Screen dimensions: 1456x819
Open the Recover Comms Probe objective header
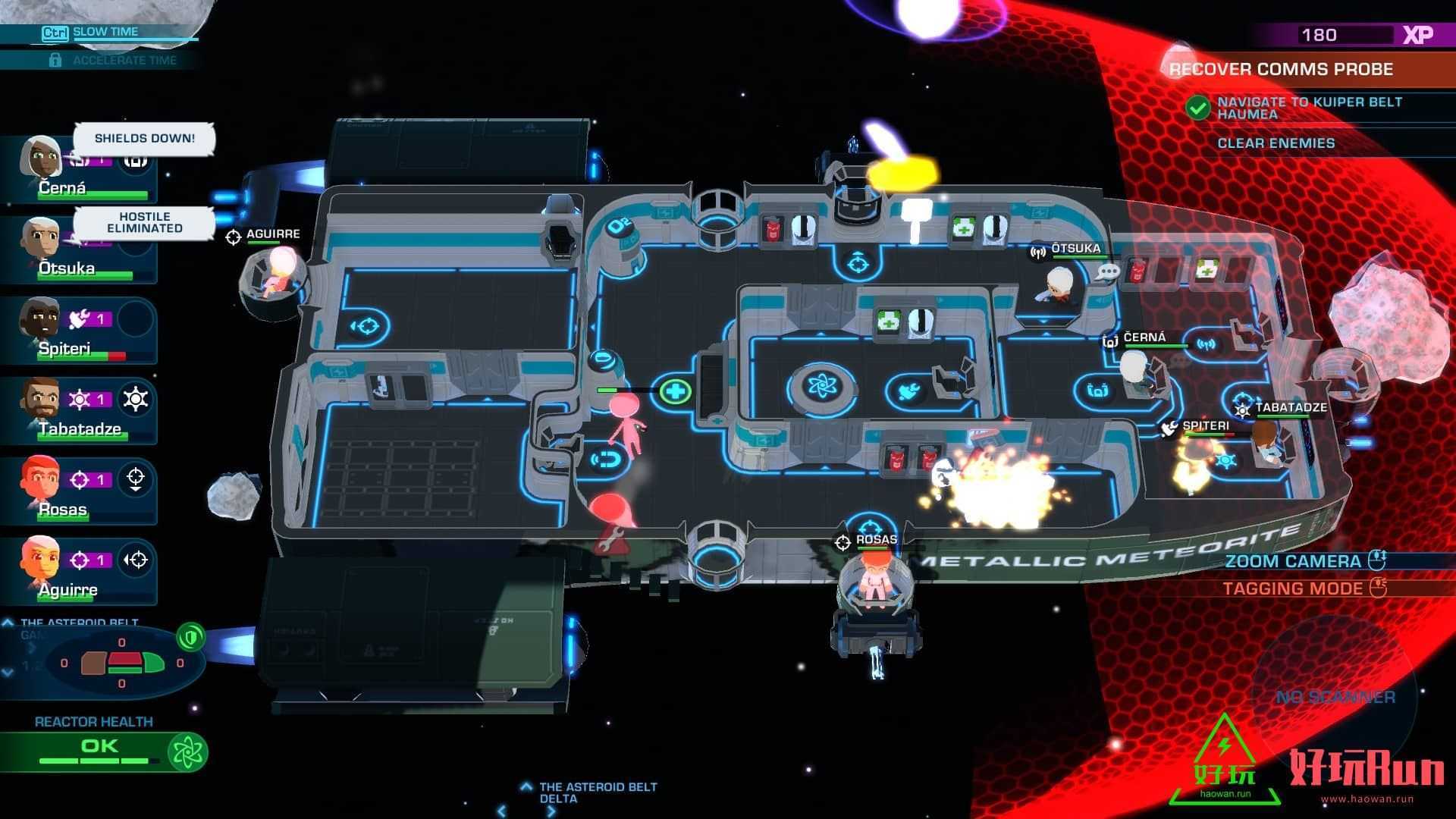[1281, 69]
